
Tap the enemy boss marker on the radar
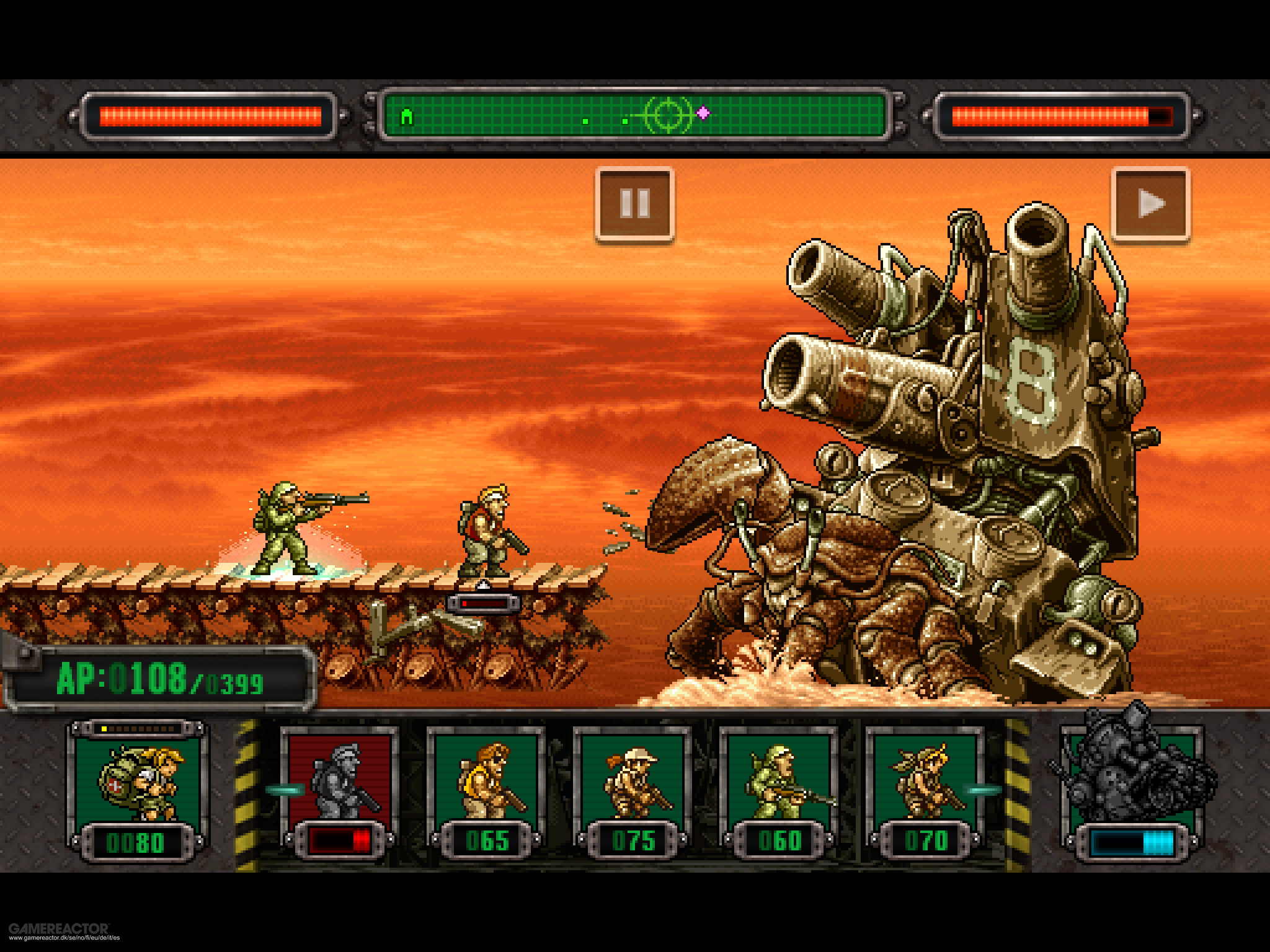coord(703,113)
